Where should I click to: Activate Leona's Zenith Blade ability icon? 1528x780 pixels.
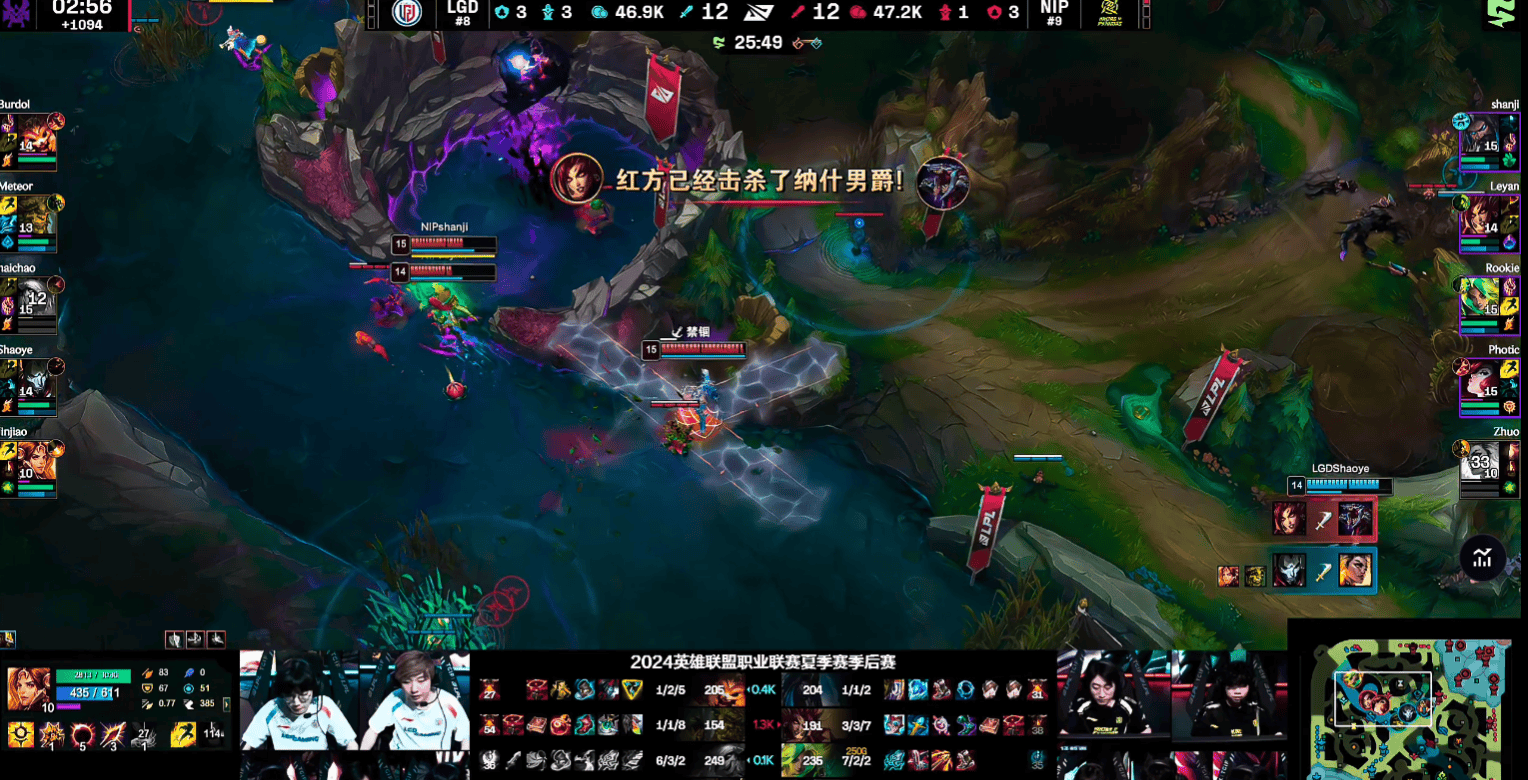[114, 736]
